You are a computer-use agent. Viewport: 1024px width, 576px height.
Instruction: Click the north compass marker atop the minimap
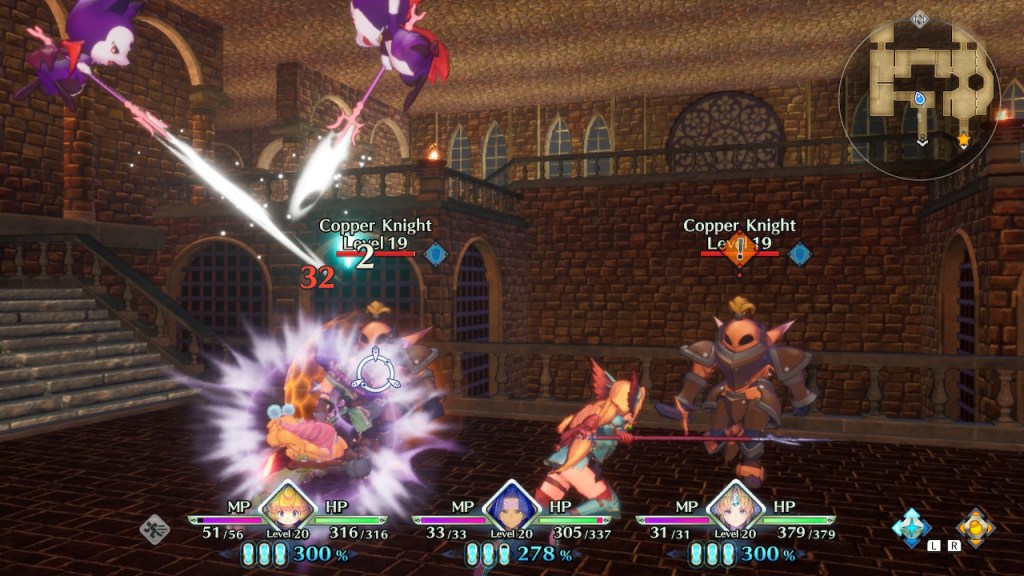(x=919, y=18)
